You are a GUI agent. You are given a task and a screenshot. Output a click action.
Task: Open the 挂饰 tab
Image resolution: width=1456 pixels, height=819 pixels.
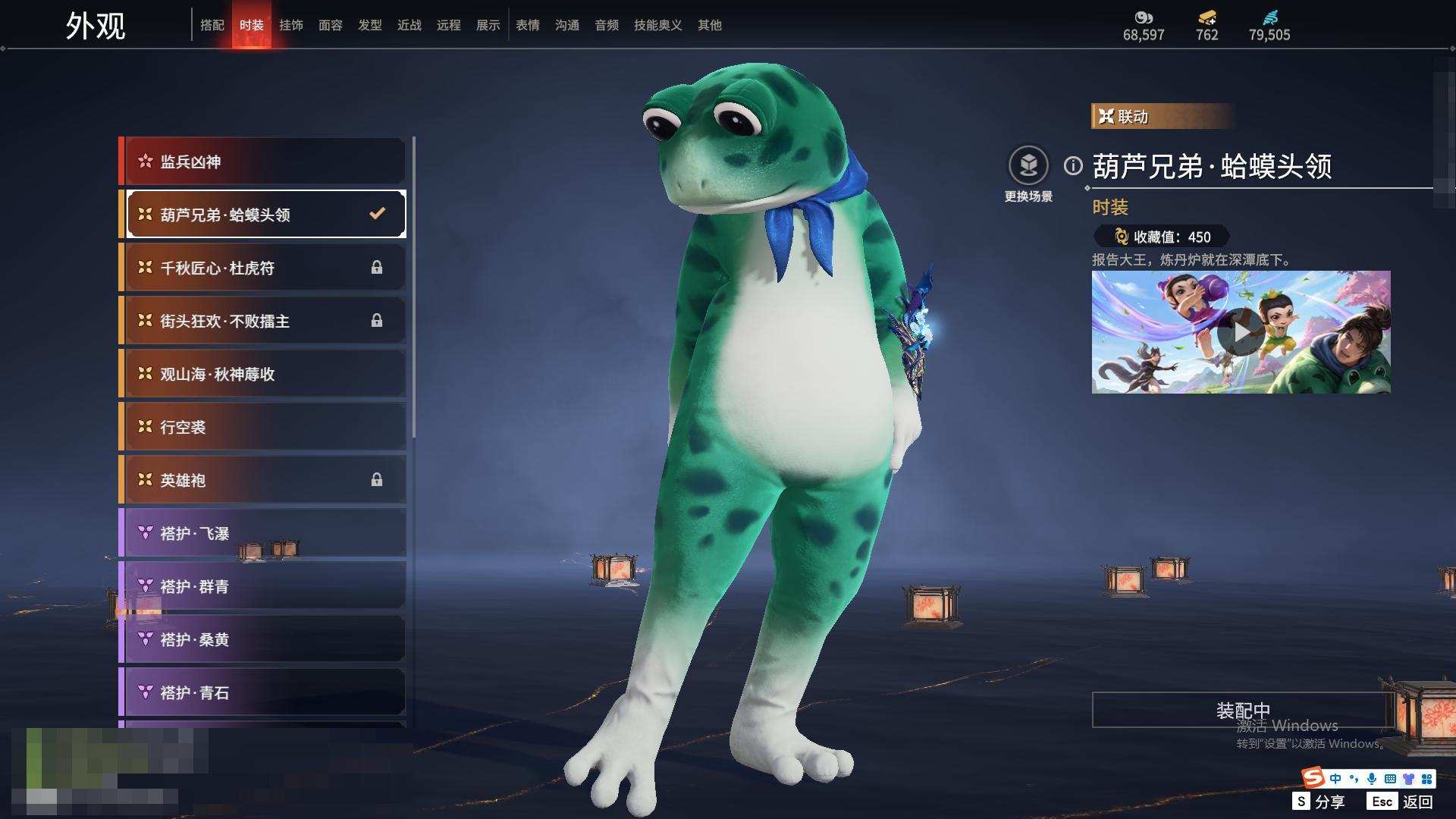[x=291, y=25]
